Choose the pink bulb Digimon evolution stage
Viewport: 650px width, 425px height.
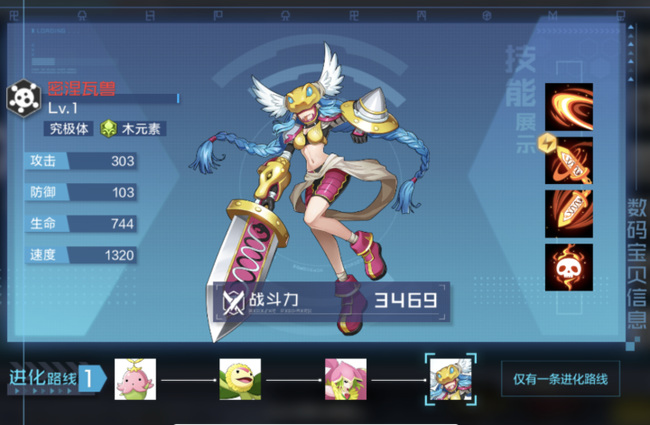(x=135, y=379)
